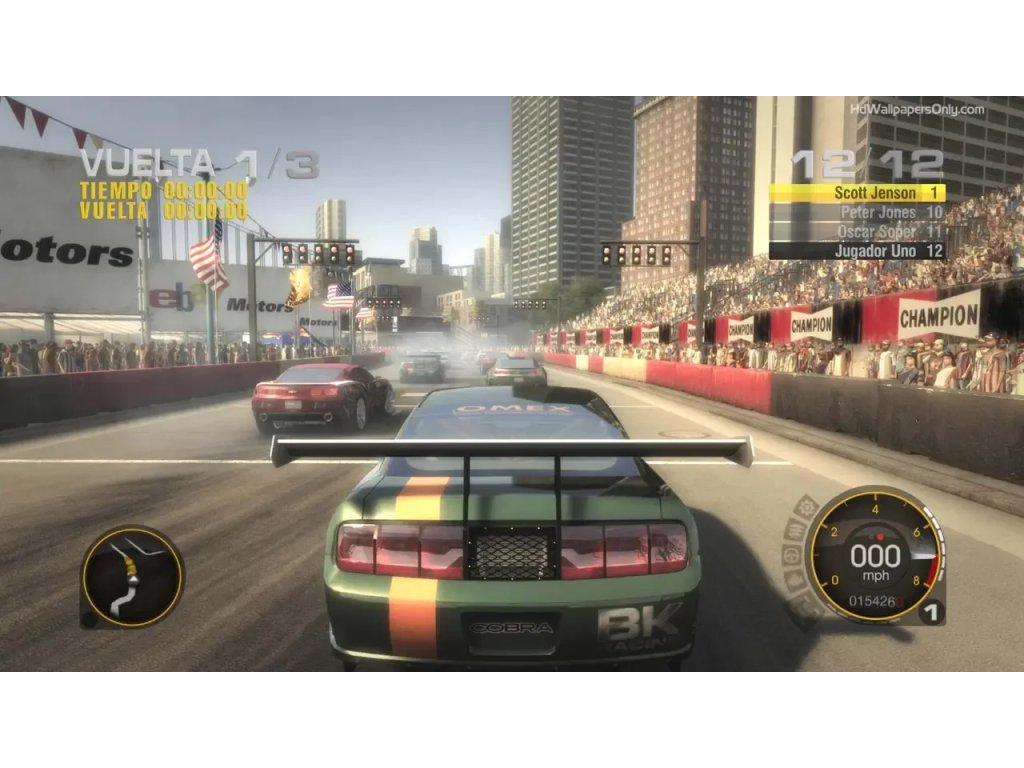Select Peter Jones leaderboard row
Screen dimensions: 1024x768
857,212
